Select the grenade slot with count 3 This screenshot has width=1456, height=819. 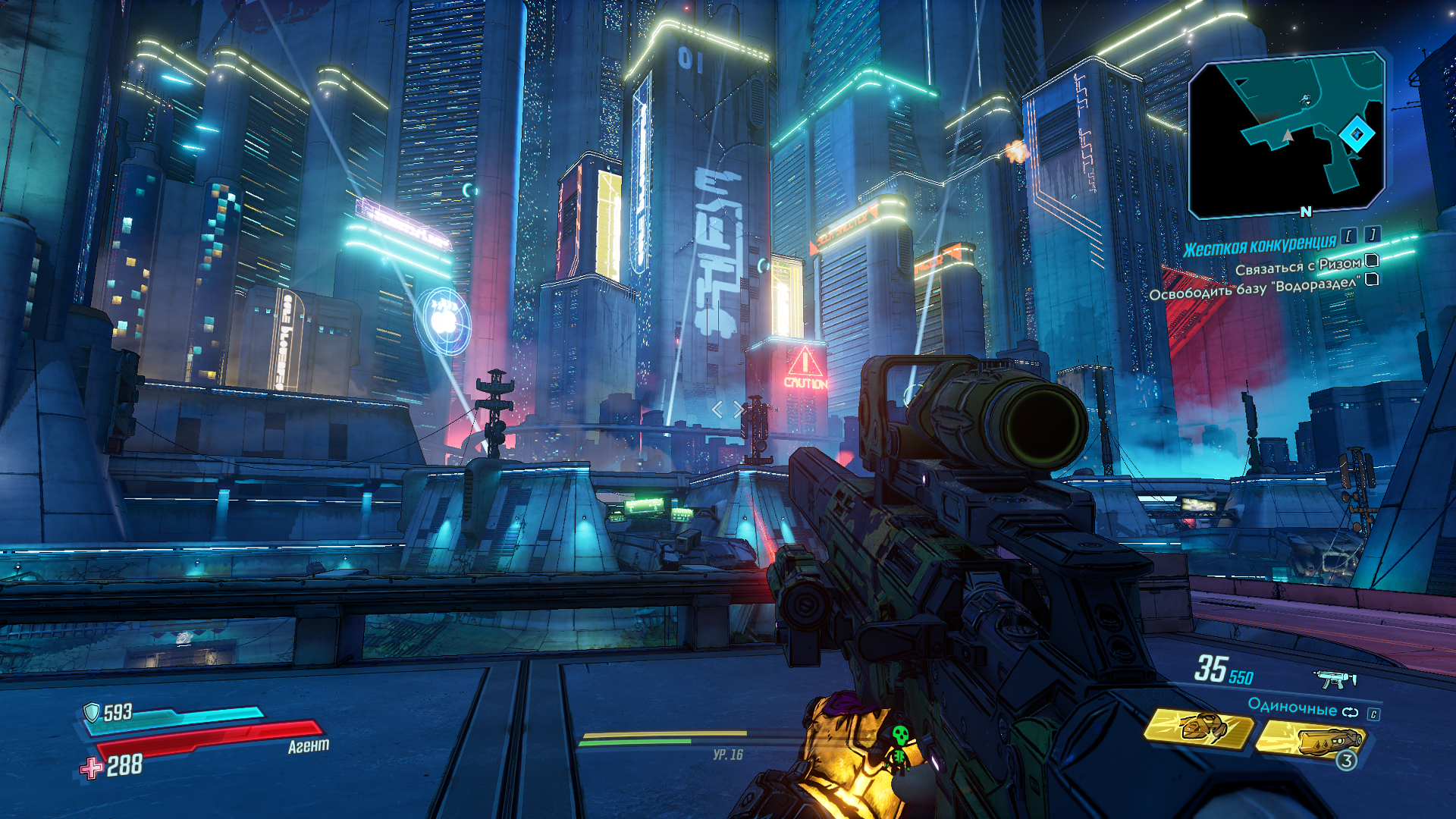1312,741
